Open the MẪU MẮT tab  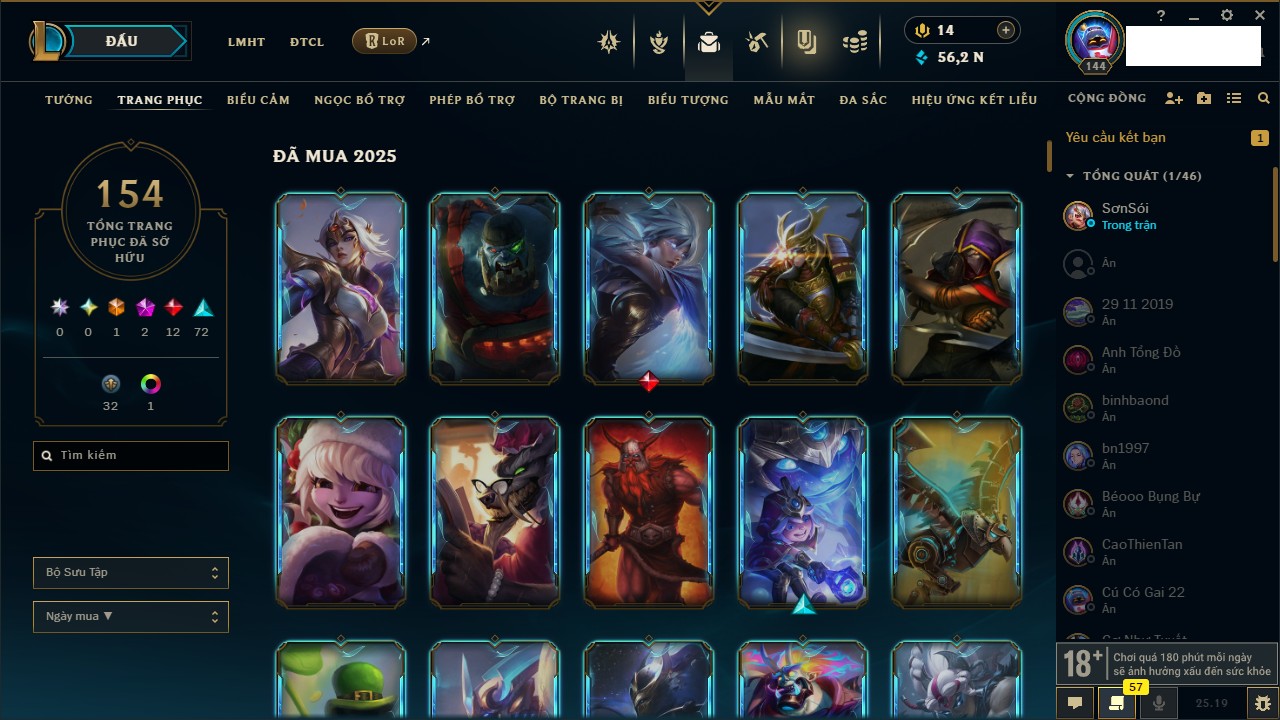(x=784, y=100)
